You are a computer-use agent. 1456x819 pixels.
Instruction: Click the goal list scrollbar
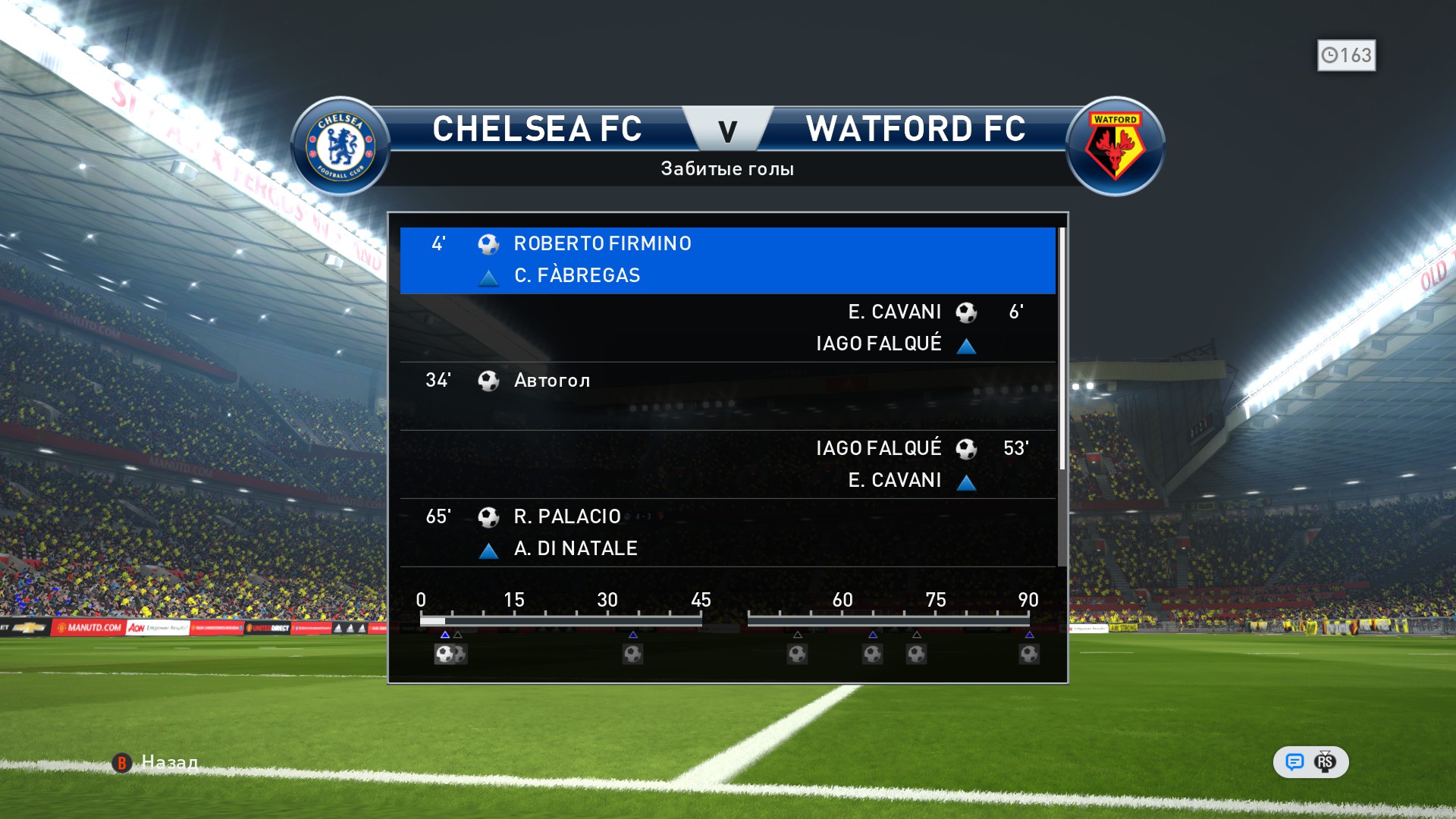coord(1062,349)
